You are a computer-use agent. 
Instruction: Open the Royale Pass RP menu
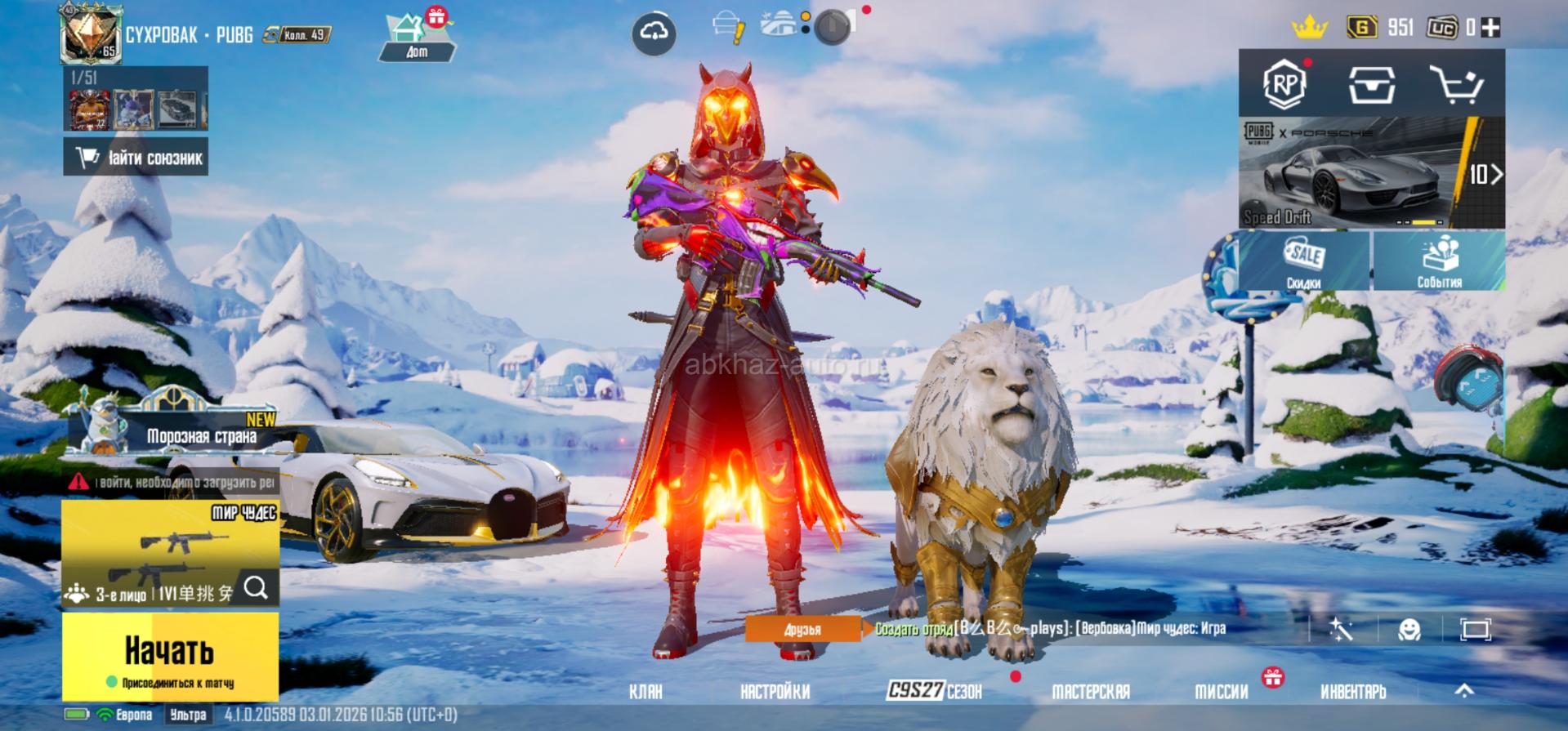pyautogui.click(x=1284, y=83)
